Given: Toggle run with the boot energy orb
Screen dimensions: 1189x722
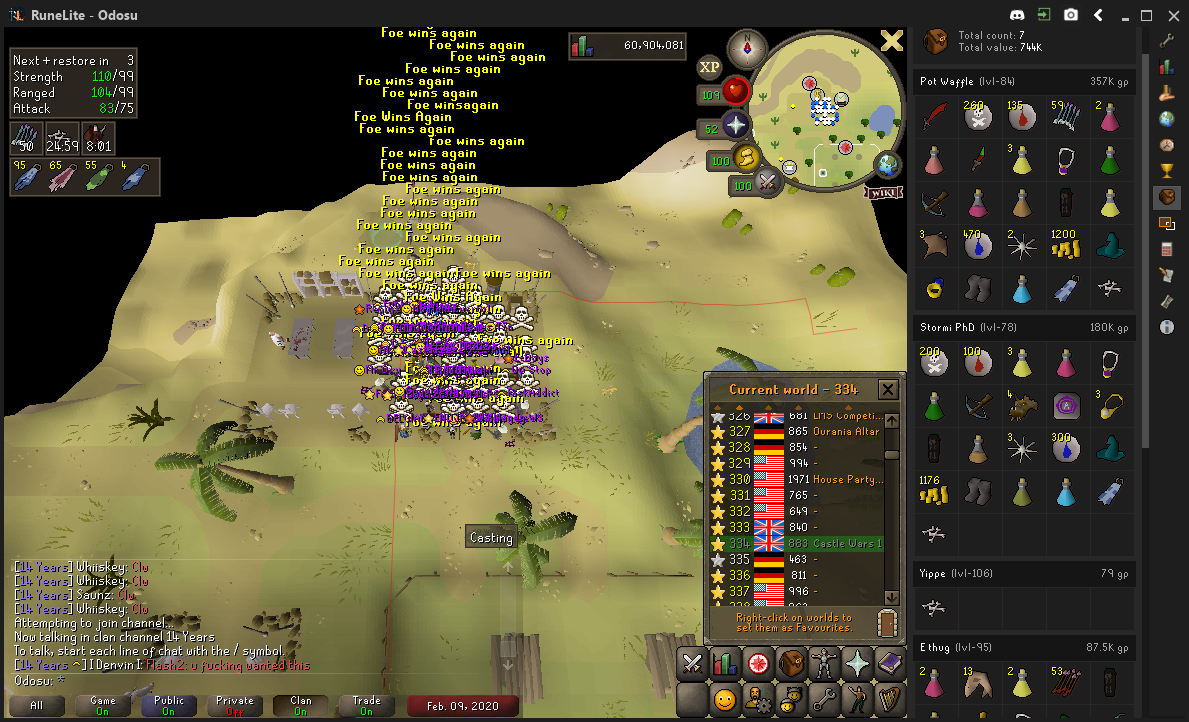Looking at the screenshot, I should (745, 158).
